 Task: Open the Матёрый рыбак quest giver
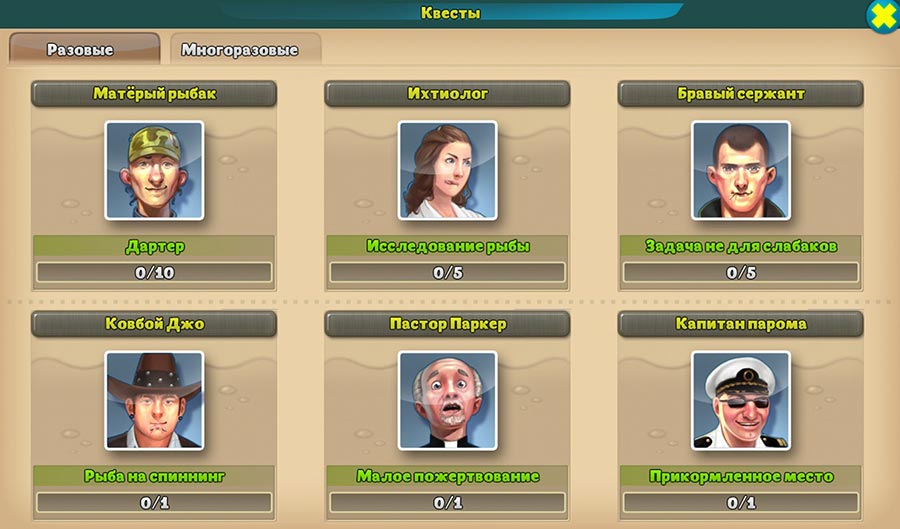154,94
